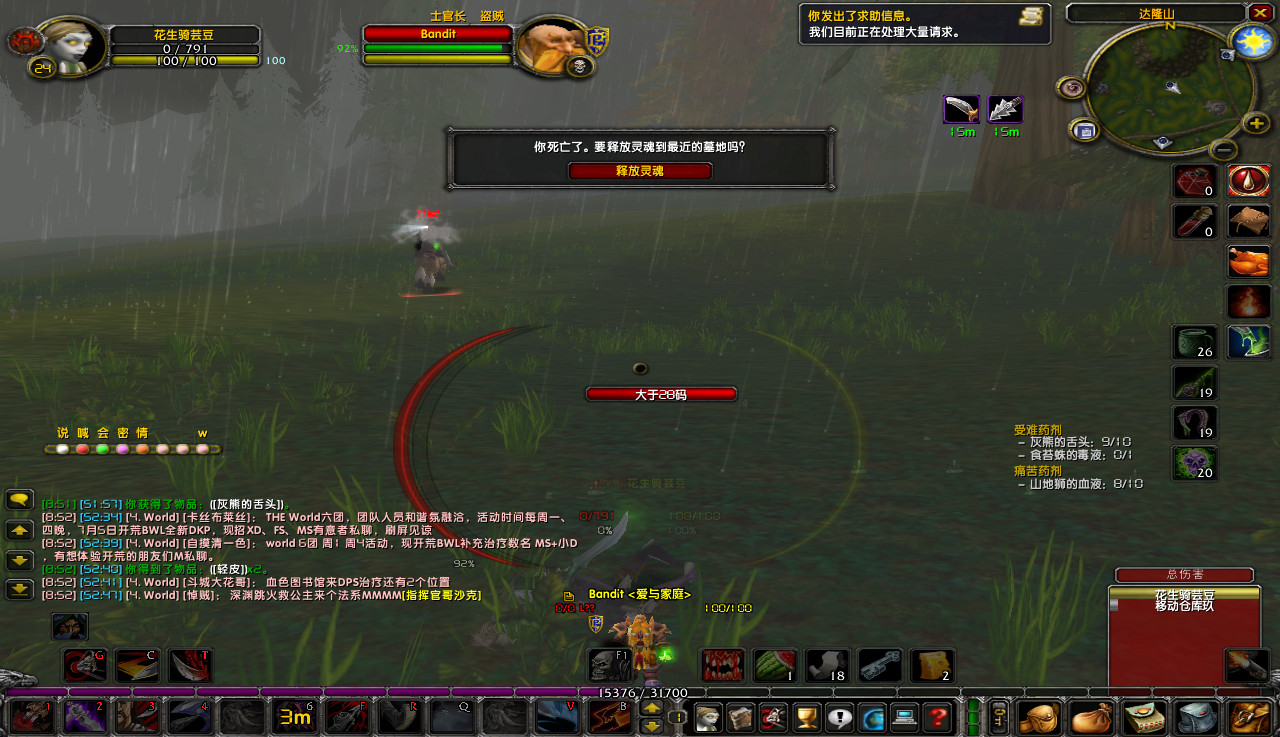Toggle the white say channel dot

(61, 447)
